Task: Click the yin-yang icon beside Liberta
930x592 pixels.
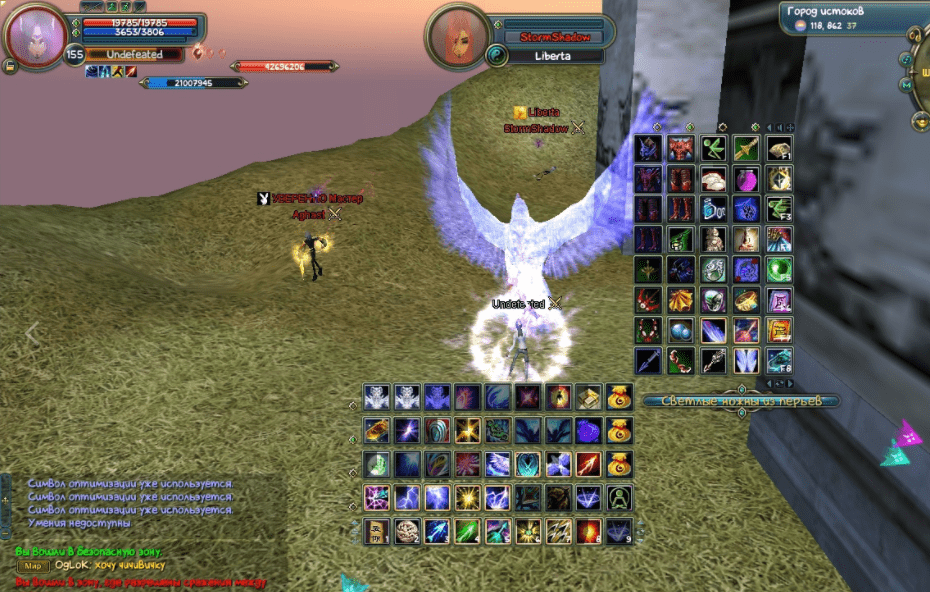Action: [497, 56]
